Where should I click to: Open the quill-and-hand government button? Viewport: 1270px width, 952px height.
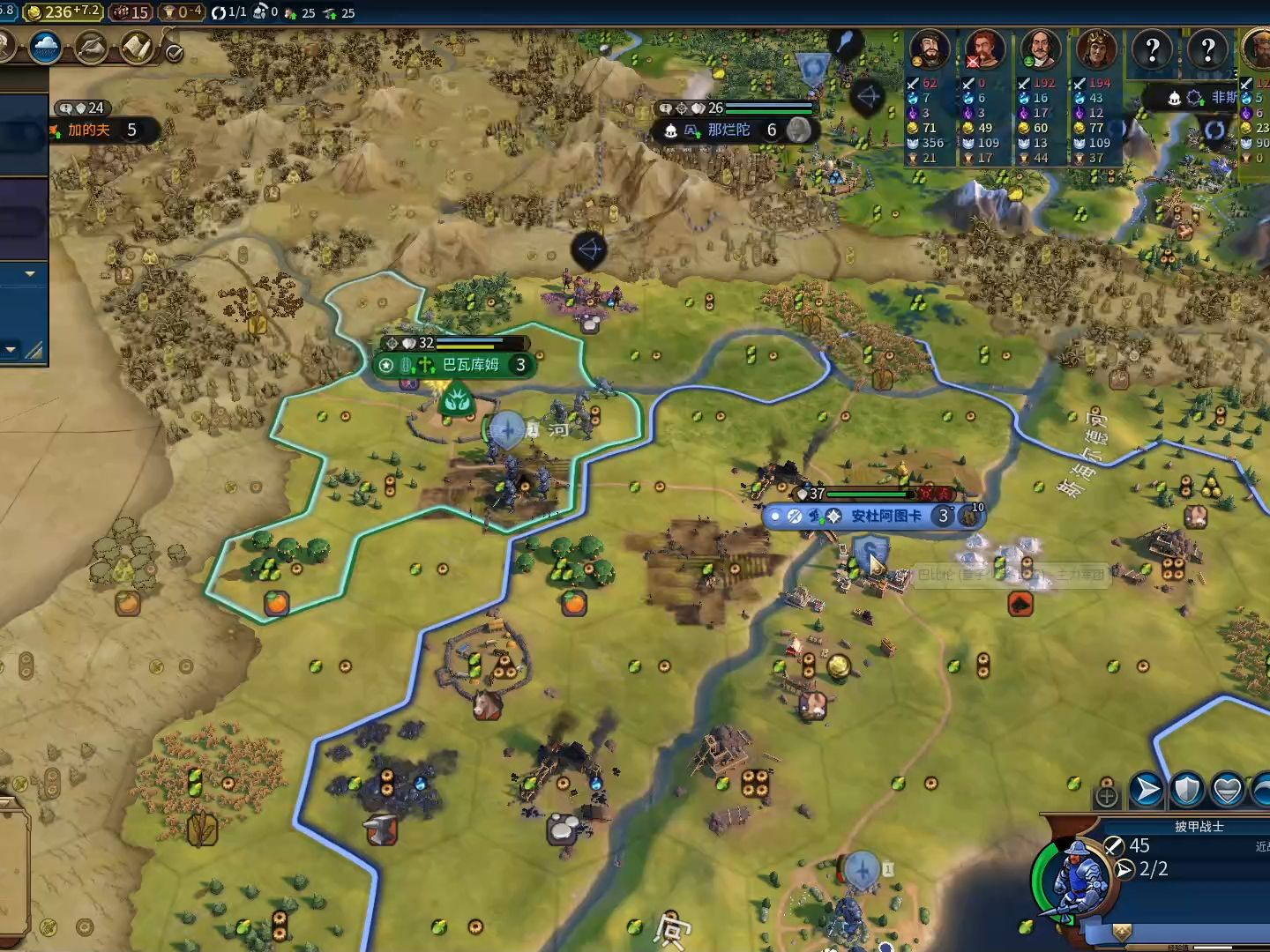92,48
